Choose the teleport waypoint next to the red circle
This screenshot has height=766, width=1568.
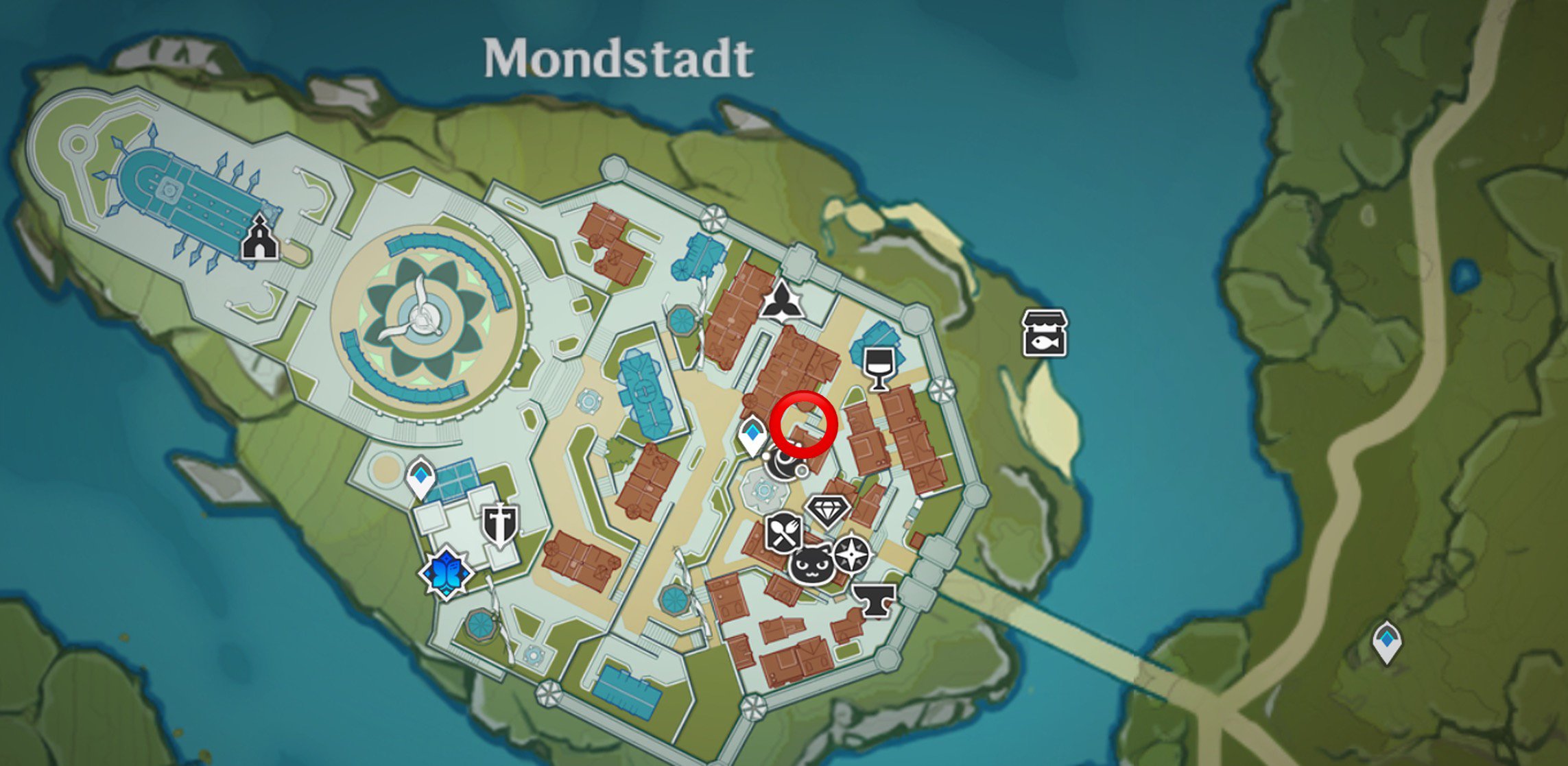[752, 435]
